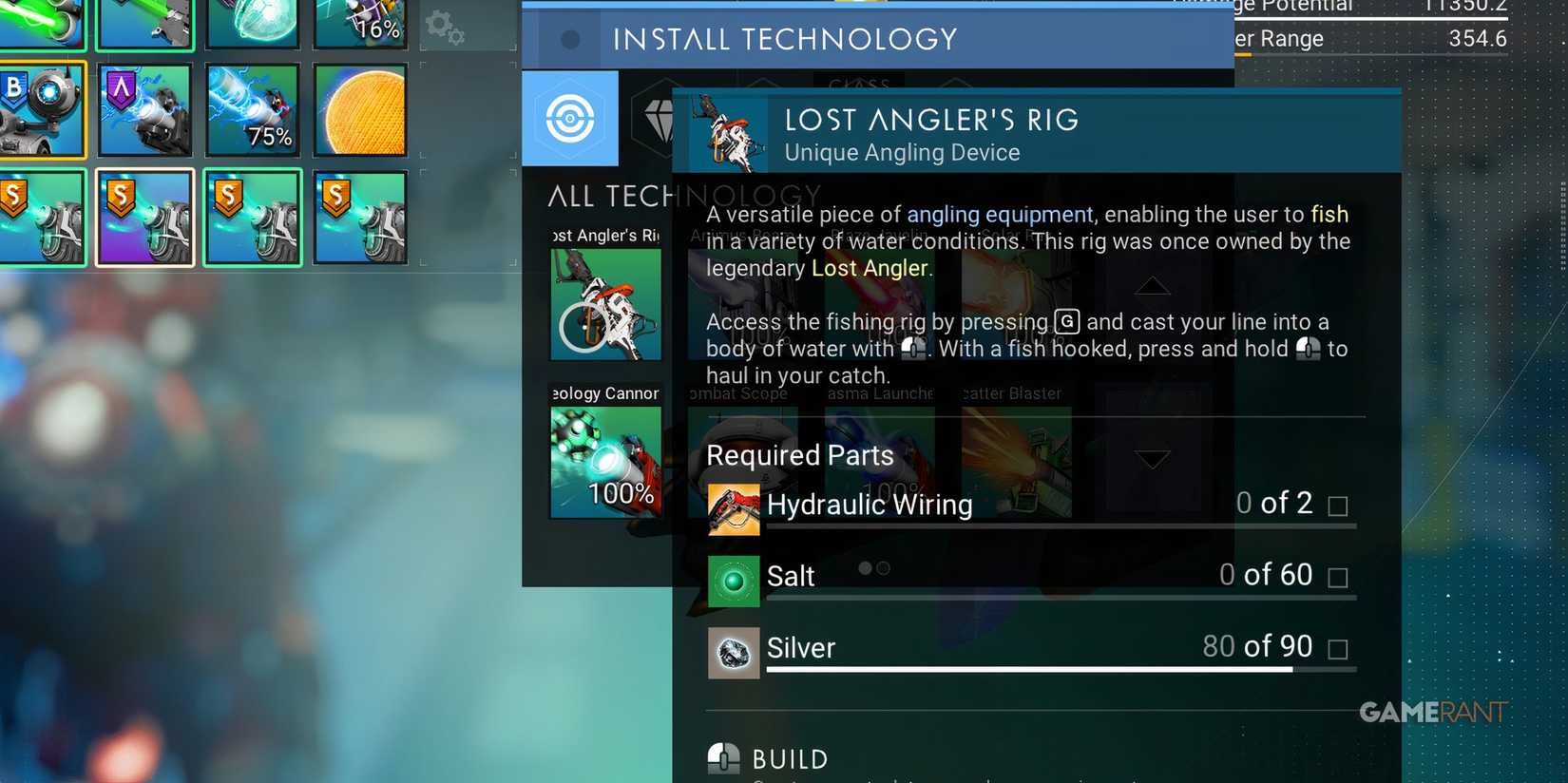Image resolution: width=1568 pixels, height=783 pixels.
Task: Select the blue targeting technology category icon
Action: pyautogui.click(x=570, y=118)
